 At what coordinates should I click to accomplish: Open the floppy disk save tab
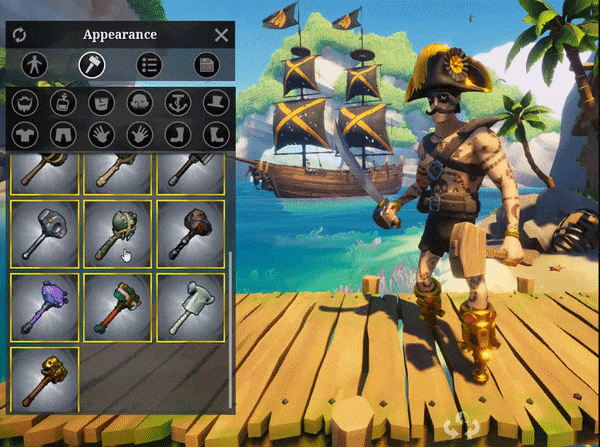click(207, 66)
